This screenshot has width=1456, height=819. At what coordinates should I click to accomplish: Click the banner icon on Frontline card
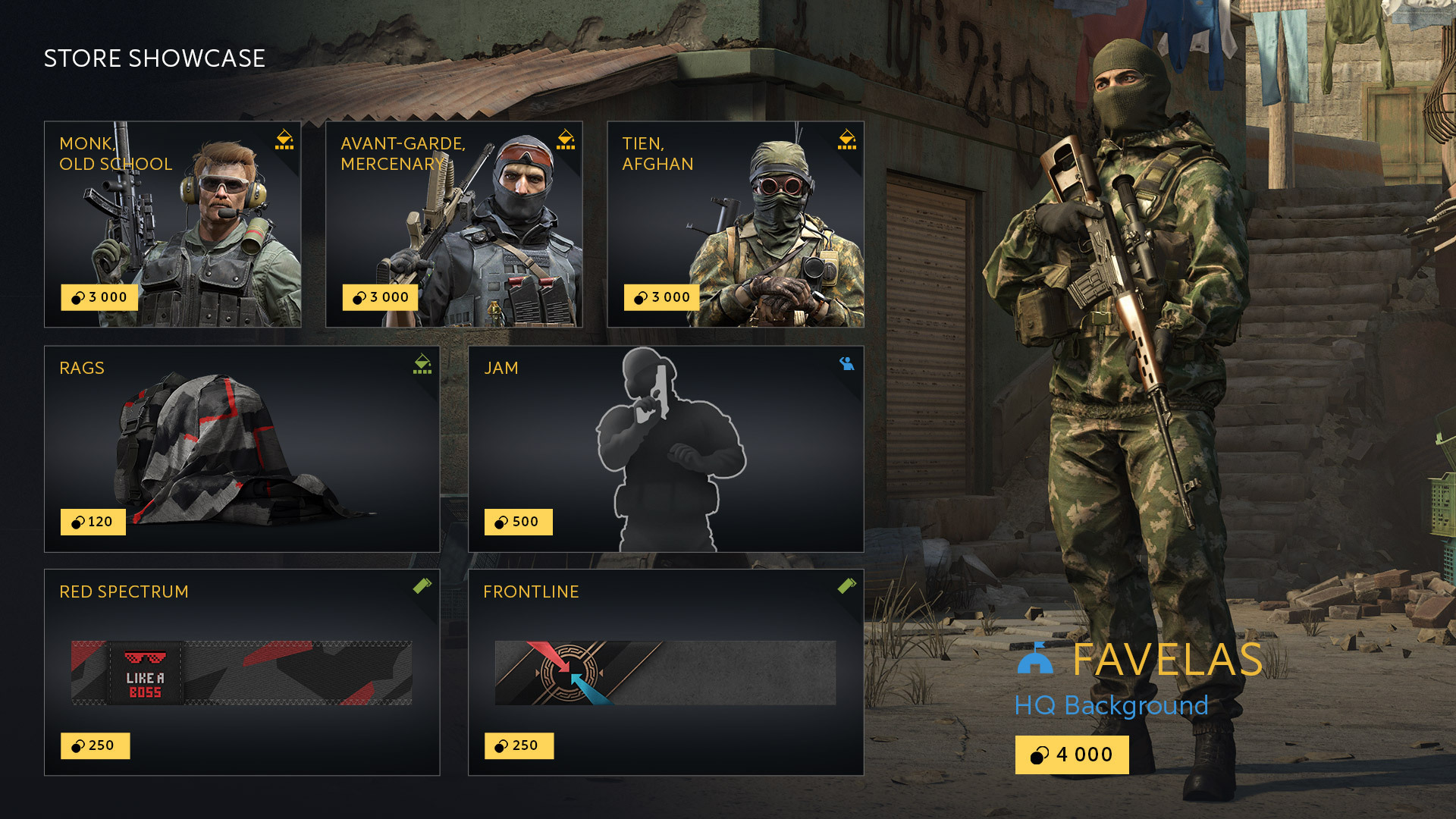pos(846,587)
